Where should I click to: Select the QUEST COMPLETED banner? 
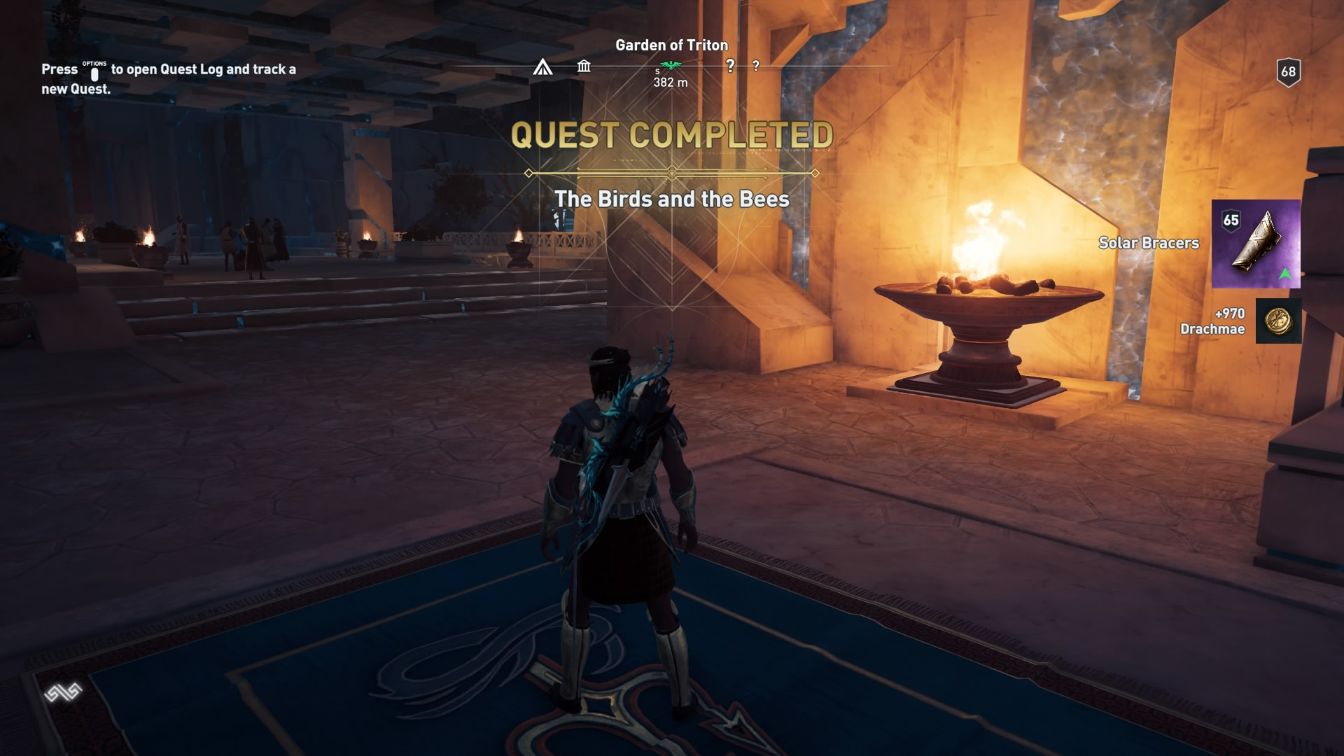click(671, 136)
